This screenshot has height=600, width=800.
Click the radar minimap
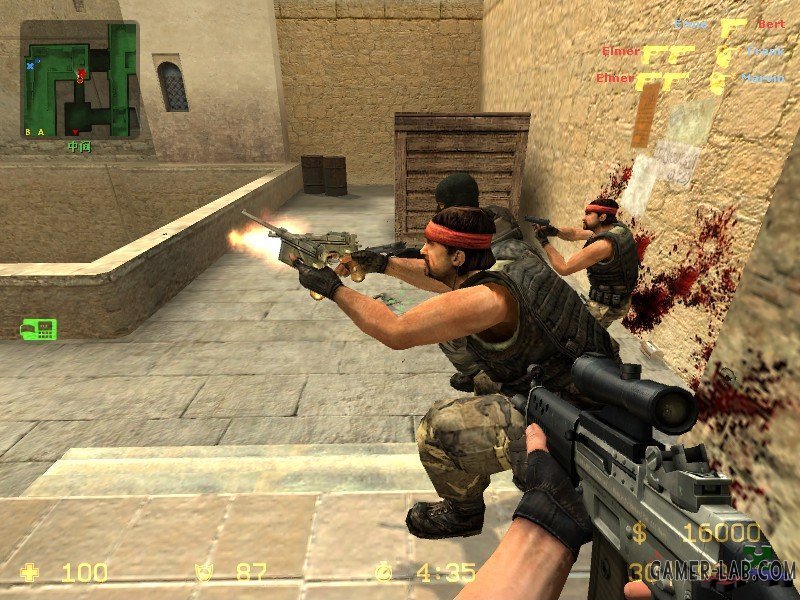click(80, 80)
